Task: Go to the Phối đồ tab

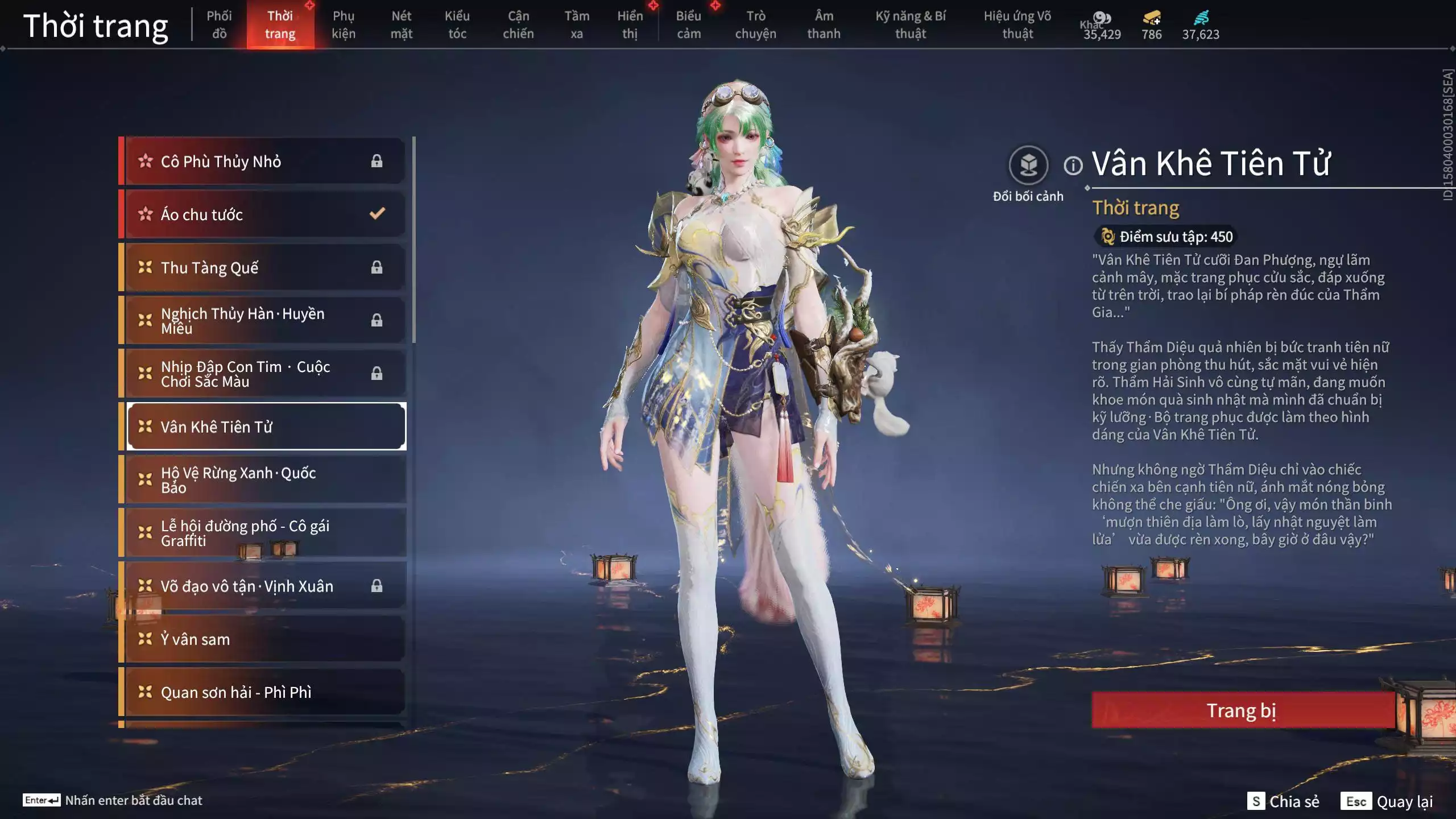Action: pyautogui.click(x=219, y=25)
